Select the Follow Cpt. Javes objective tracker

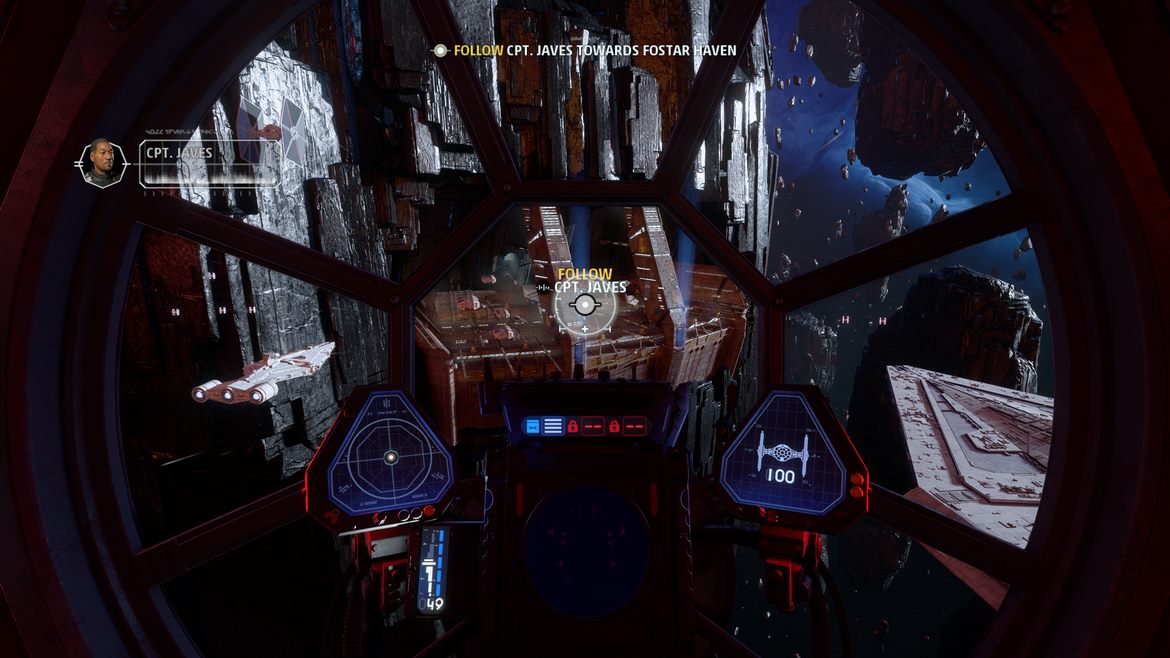click(x=594, y=50)
